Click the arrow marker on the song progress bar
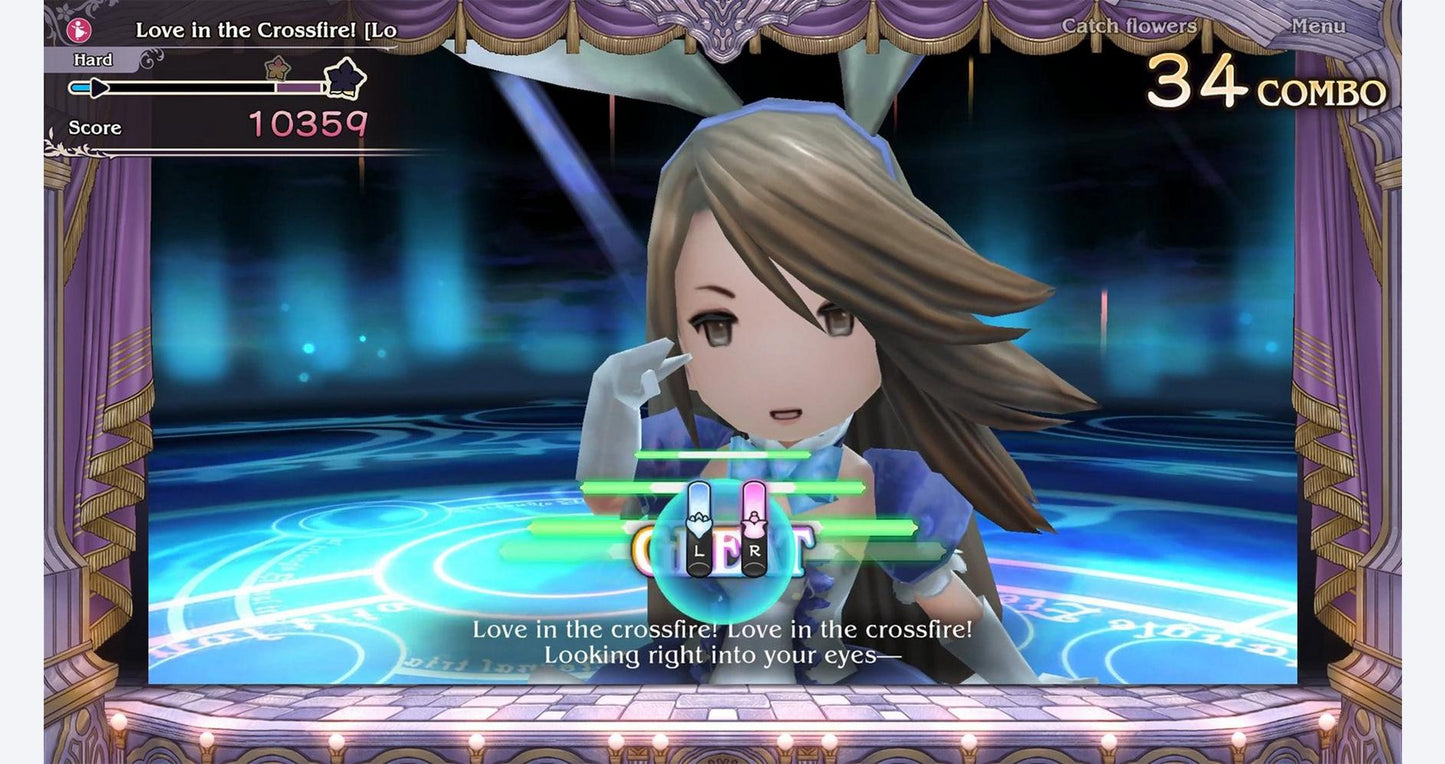Screen dimensions: 1445x764 (x=98, y=88)
